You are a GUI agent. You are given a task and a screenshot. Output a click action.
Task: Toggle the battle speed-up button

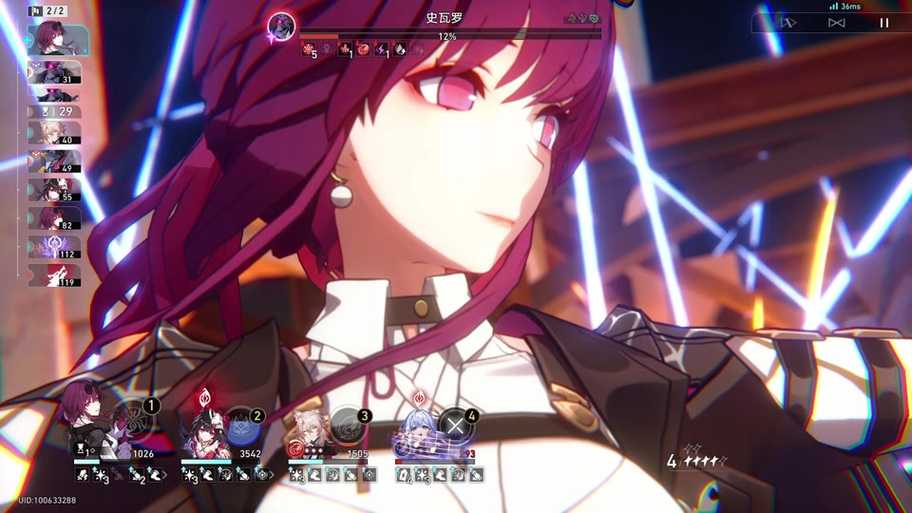click(836, 23)
